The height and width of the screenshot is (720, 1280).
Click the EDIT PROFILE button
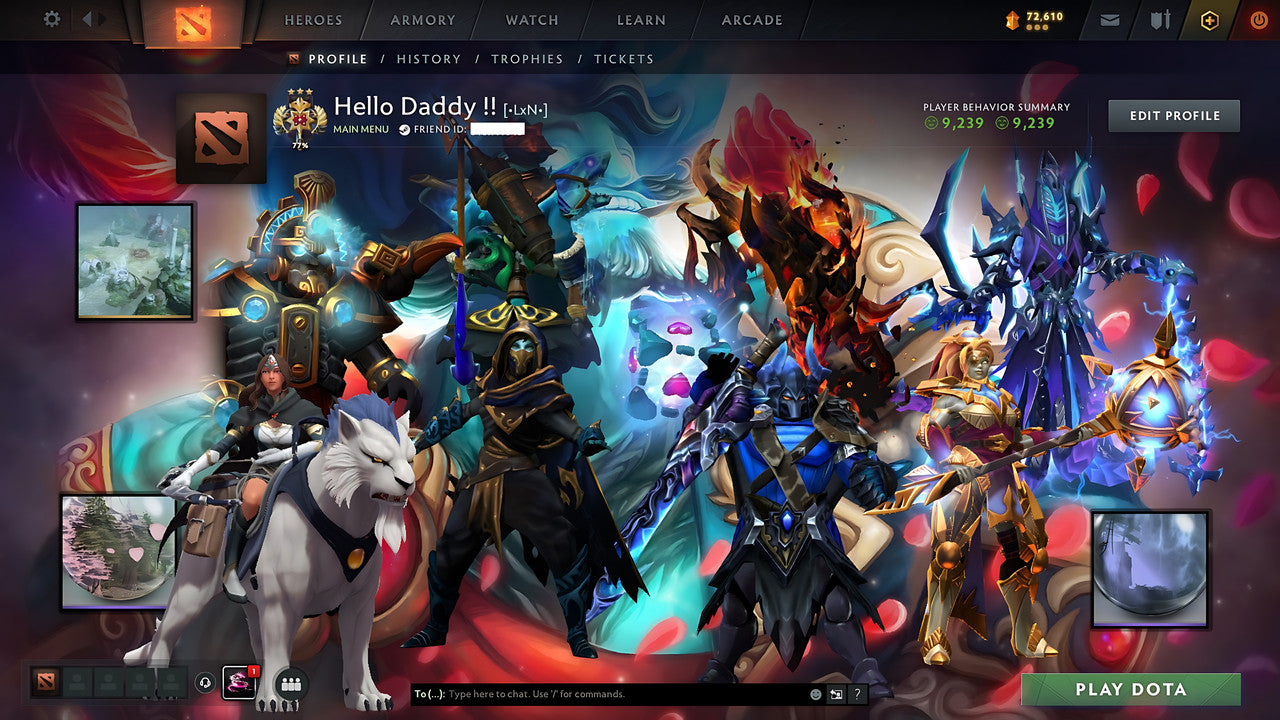click(1173, 115)
